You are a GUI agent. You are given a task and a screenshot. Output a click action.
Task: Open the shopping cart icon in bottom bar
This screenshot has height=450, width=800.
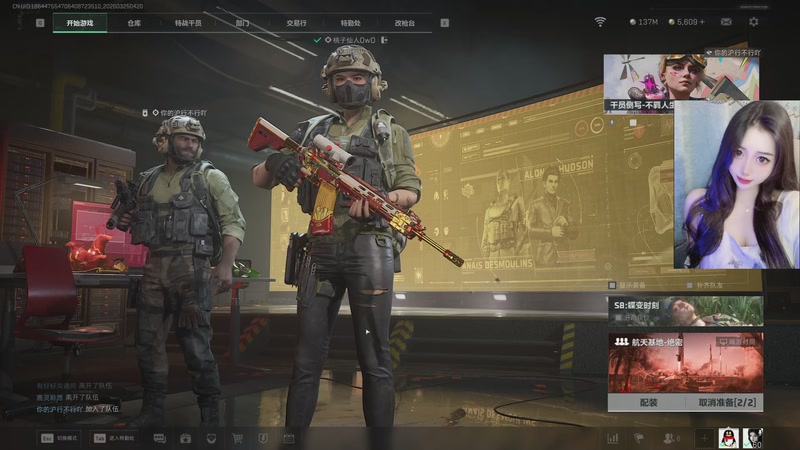click(x=237, y=438)
